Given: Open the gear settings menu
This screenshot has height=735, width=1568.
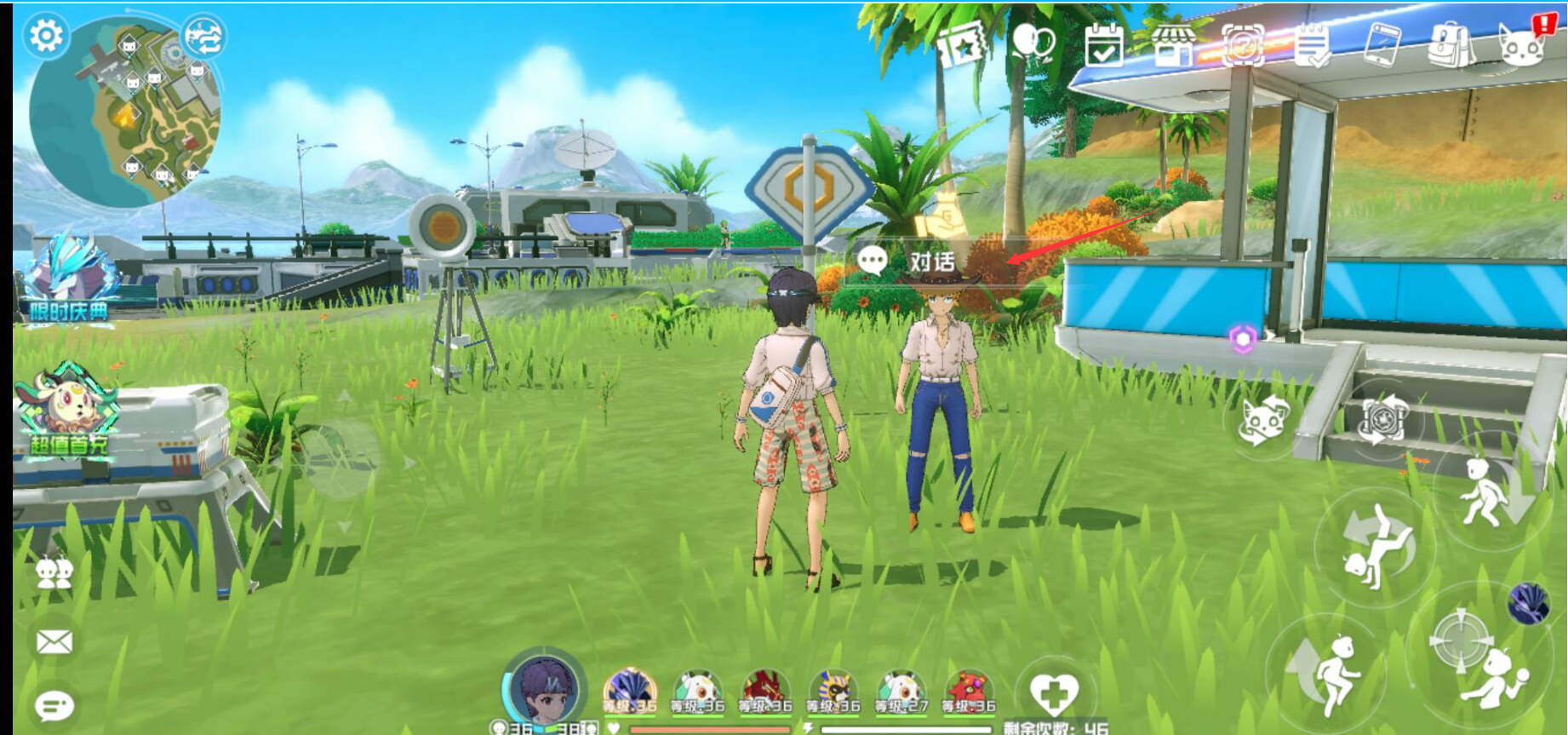Looking at the screenshot, I should pyautogui.click(x=46, y=36).
